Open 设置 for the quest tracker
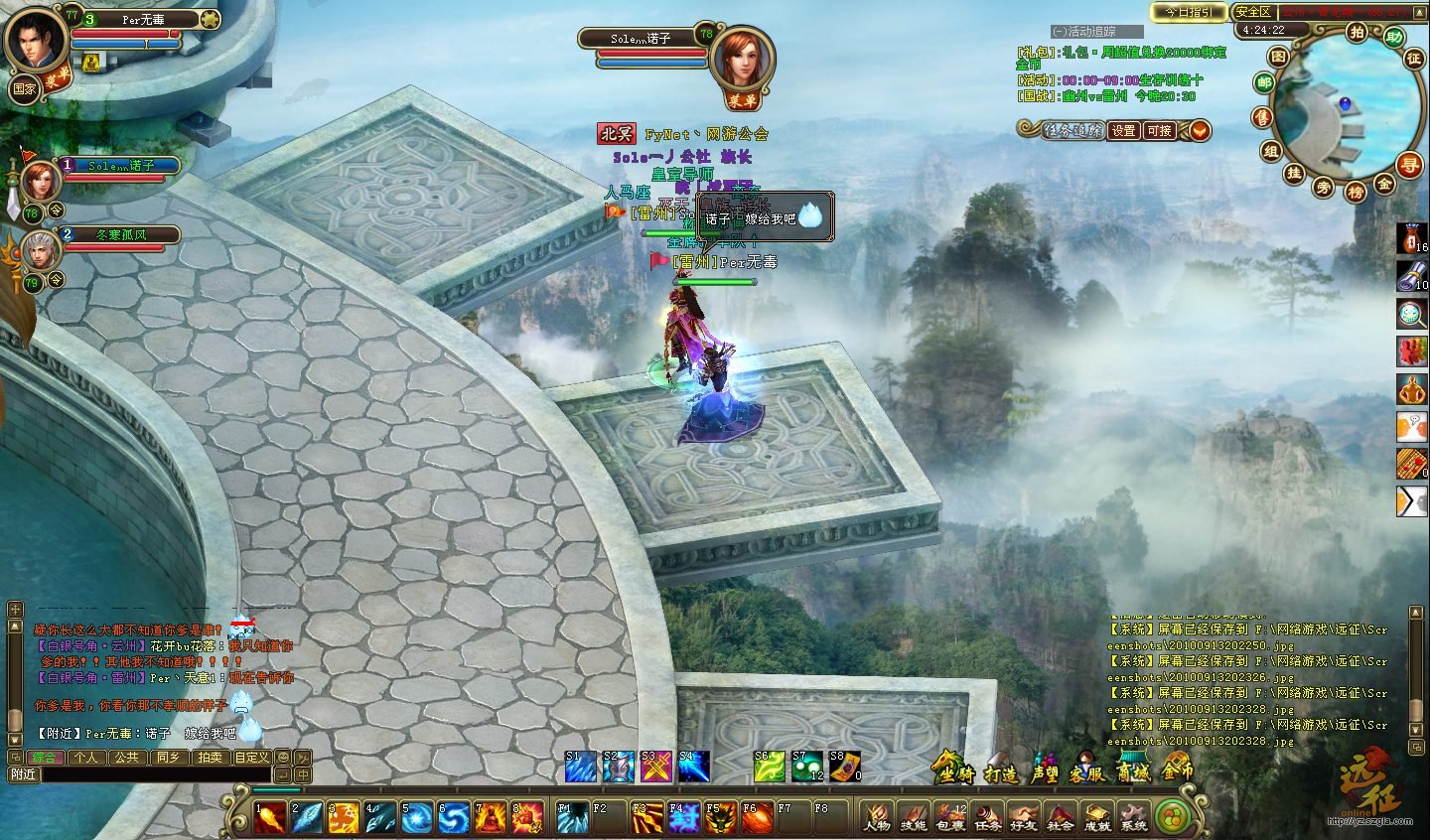 coord(1123,130)
